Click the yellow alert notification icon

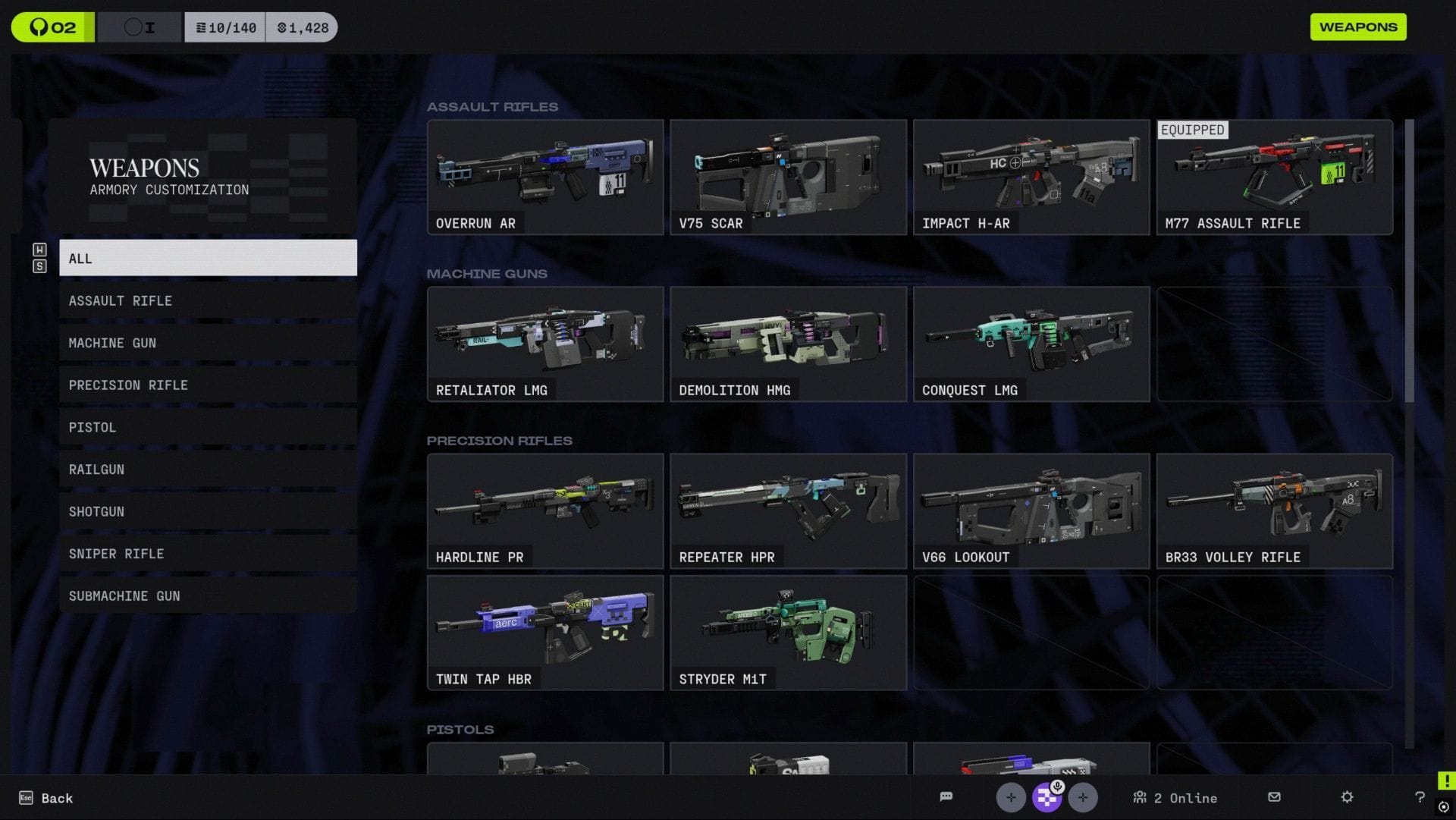pos(1445,778)
